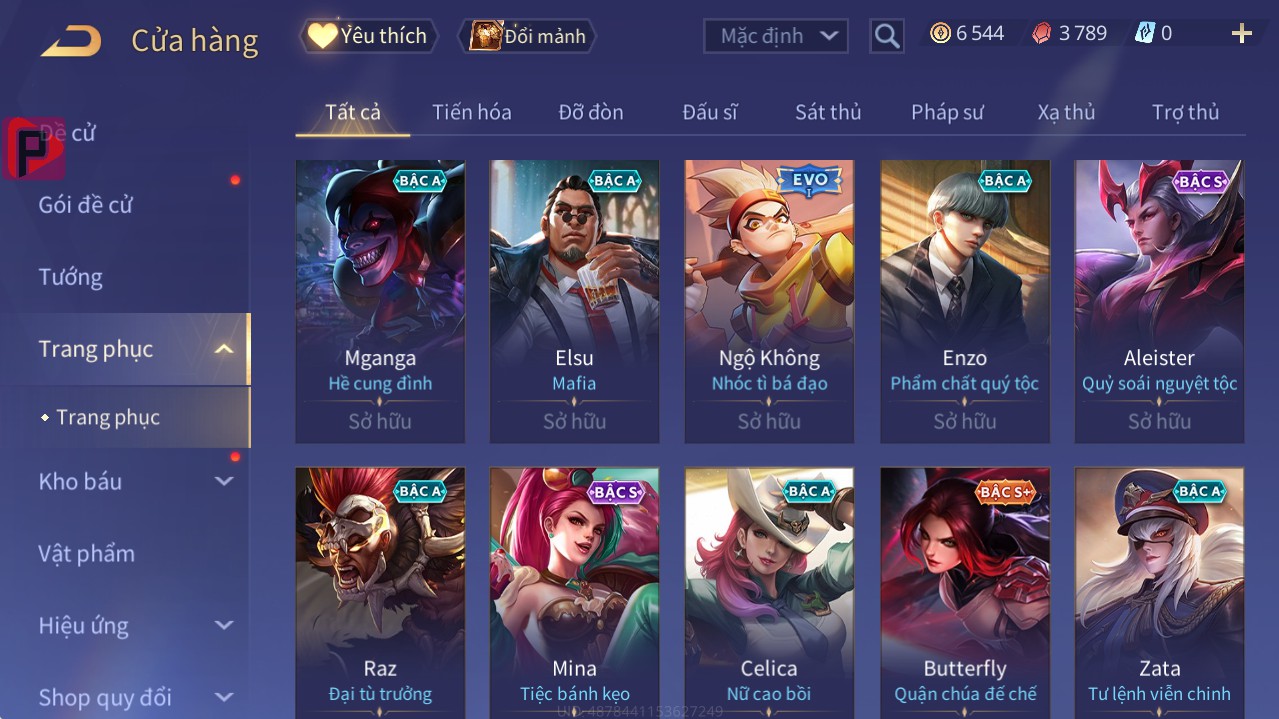
Task: Open the Vật phẩm section
Action: 87,553
